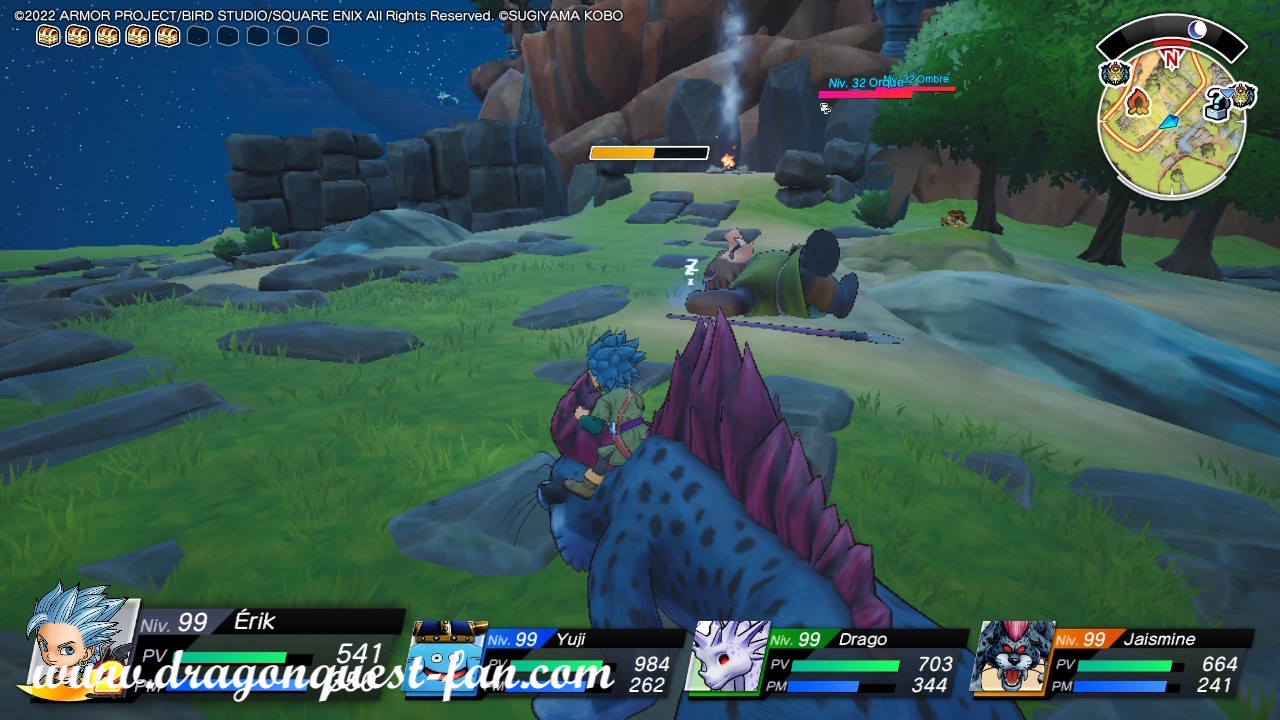Click the moon icon on the time-of-day arc
Image resolution: width=1280 pixels, height=720 pixels.
1197,29
